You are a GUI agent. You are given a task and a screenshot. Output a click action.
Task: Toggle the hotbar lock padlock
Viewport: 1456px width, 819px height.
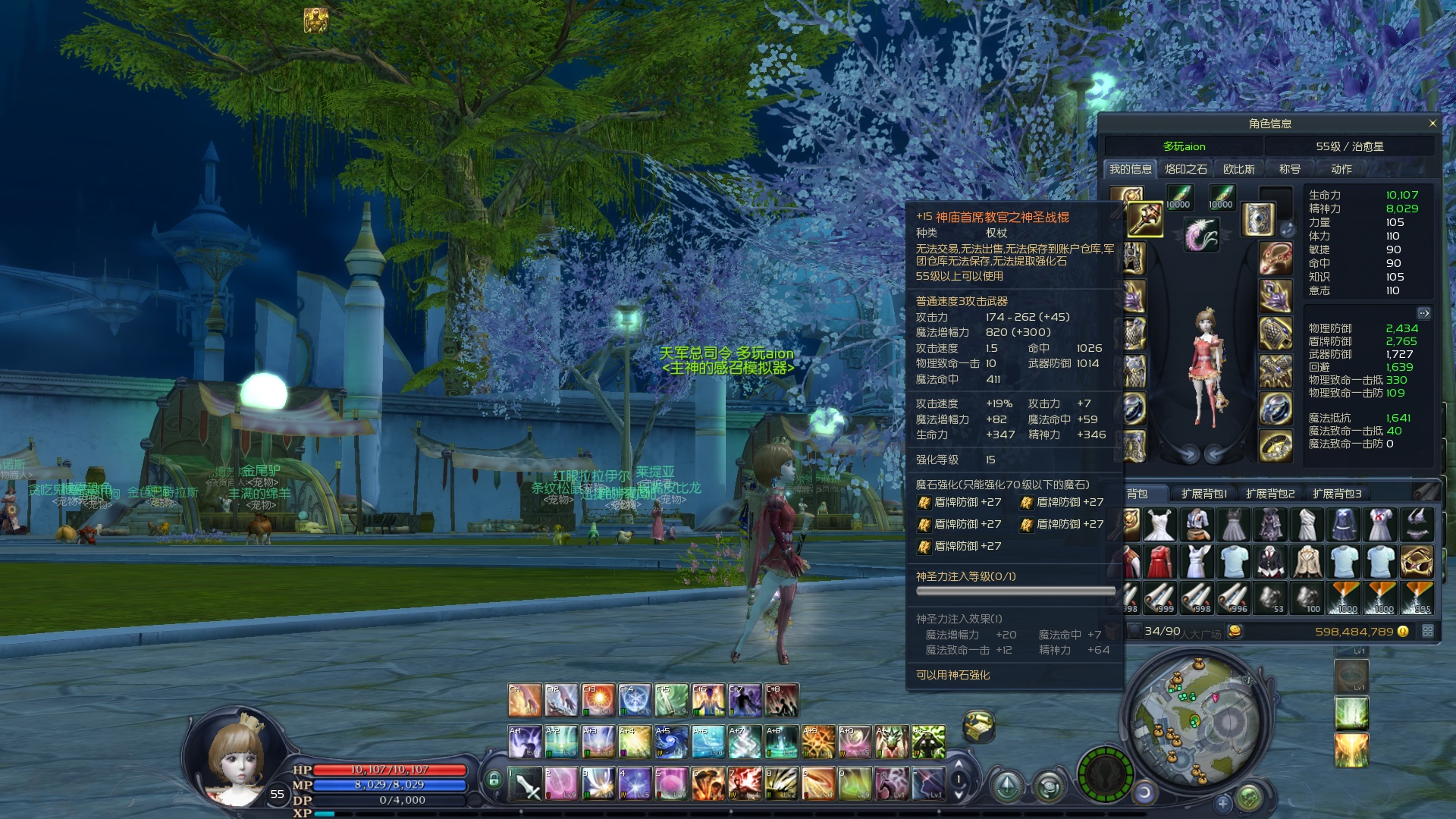coord(494,780)
